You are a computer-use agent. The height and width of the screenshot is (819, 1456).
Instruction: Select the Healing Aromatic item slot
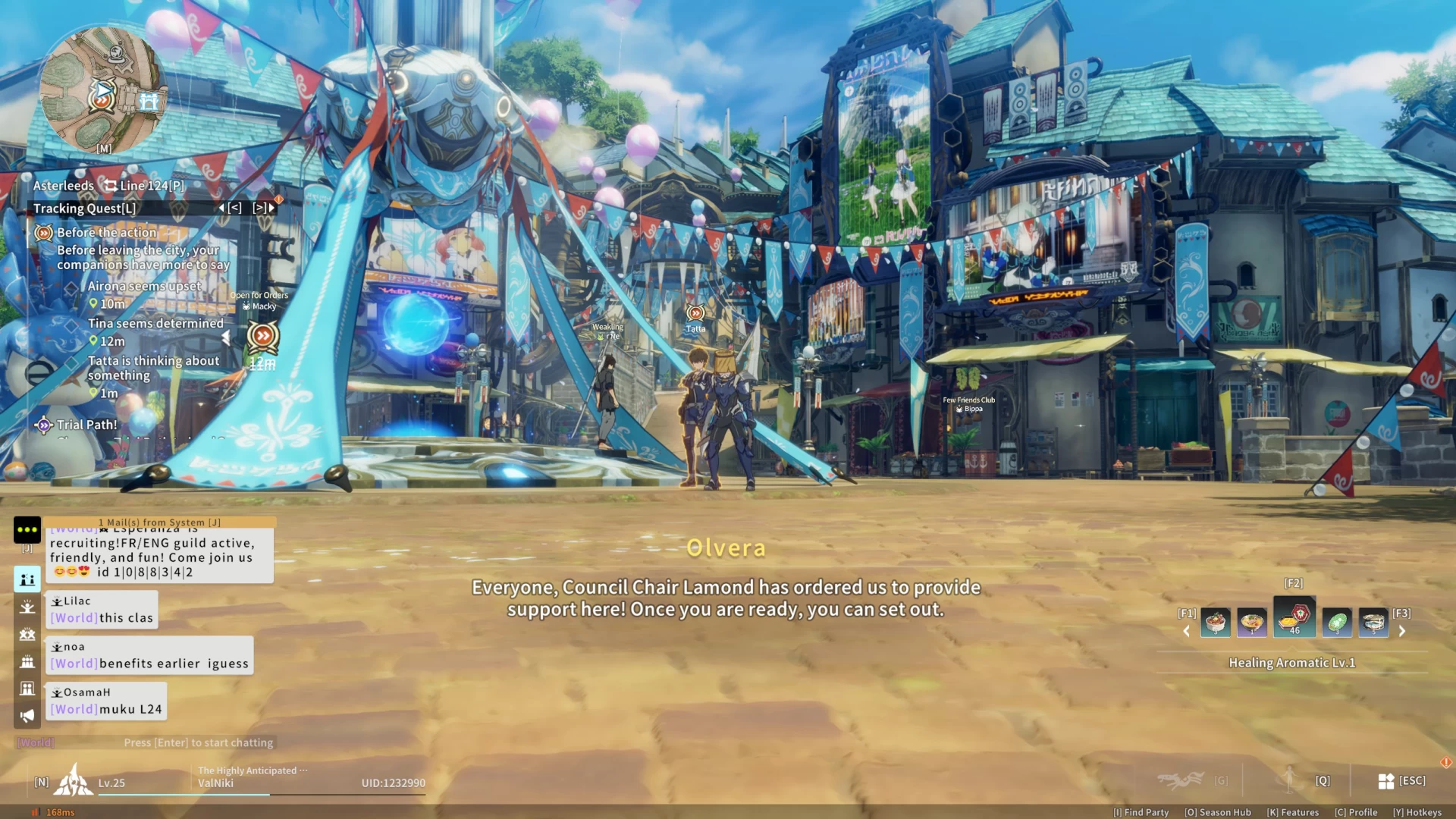1294,619
